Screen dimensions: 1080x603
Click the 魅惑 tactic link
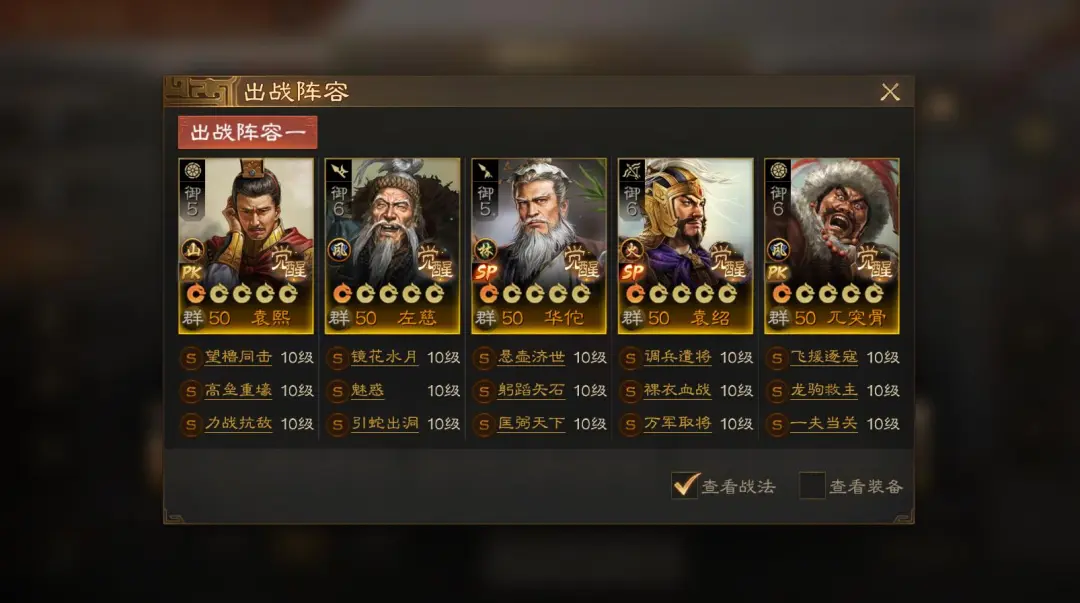368,390
